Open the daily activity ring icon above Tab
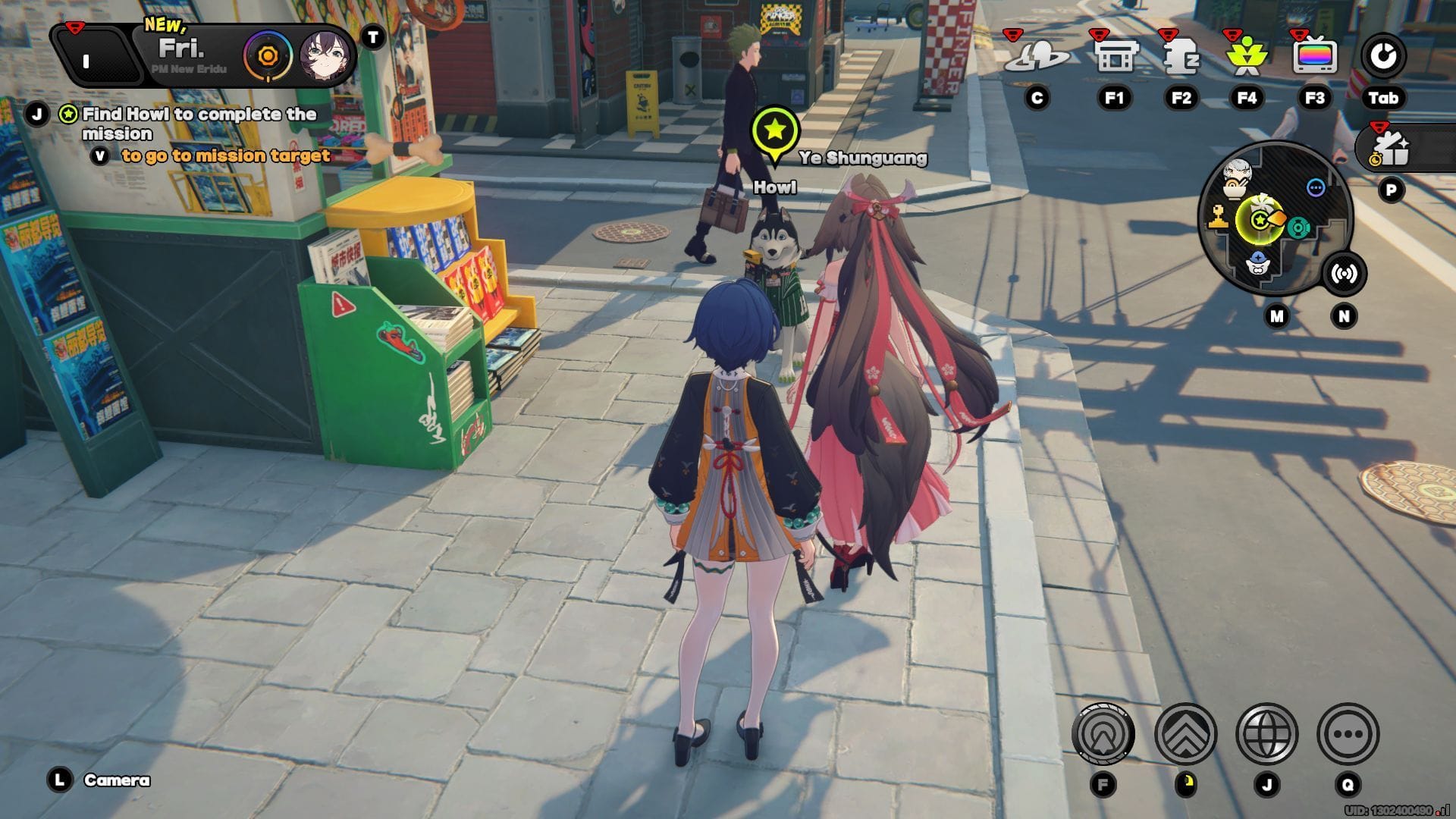Image resolution: width=1456 pixels, height=819 pixels. [x=1386, y=55]
